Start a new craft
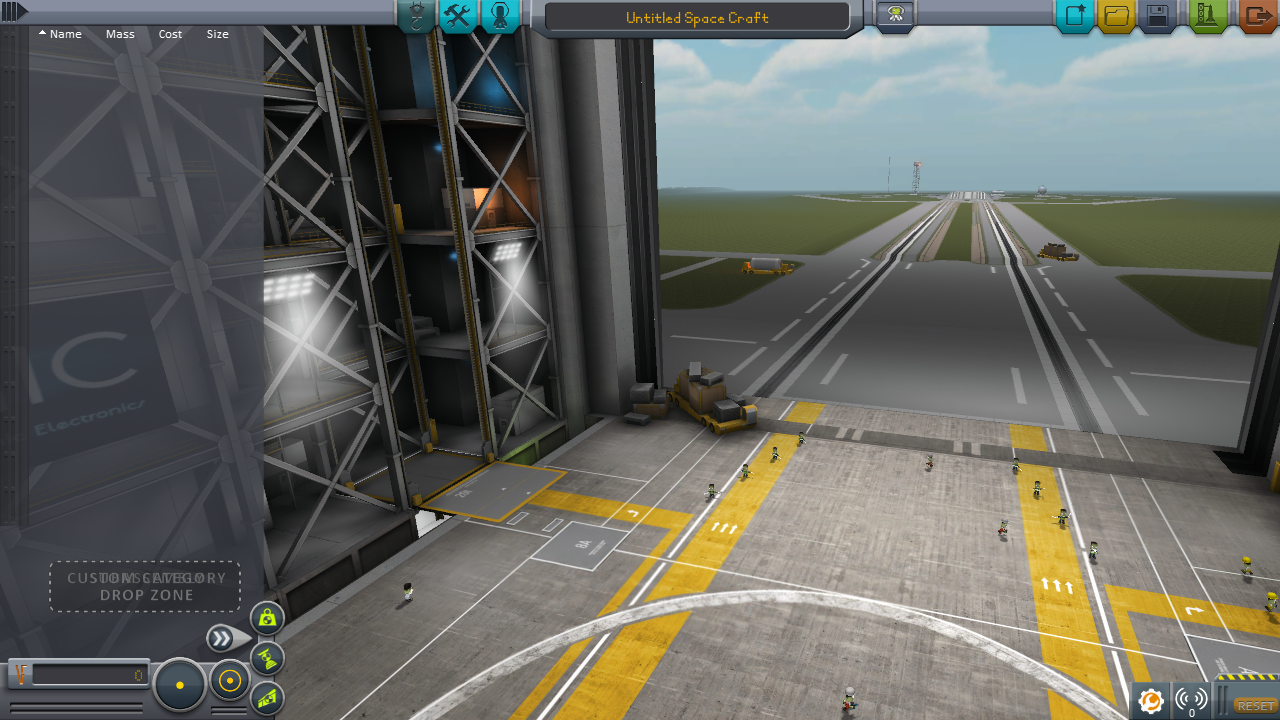This screenshot has width=1280, height=720. [1076, 16]
